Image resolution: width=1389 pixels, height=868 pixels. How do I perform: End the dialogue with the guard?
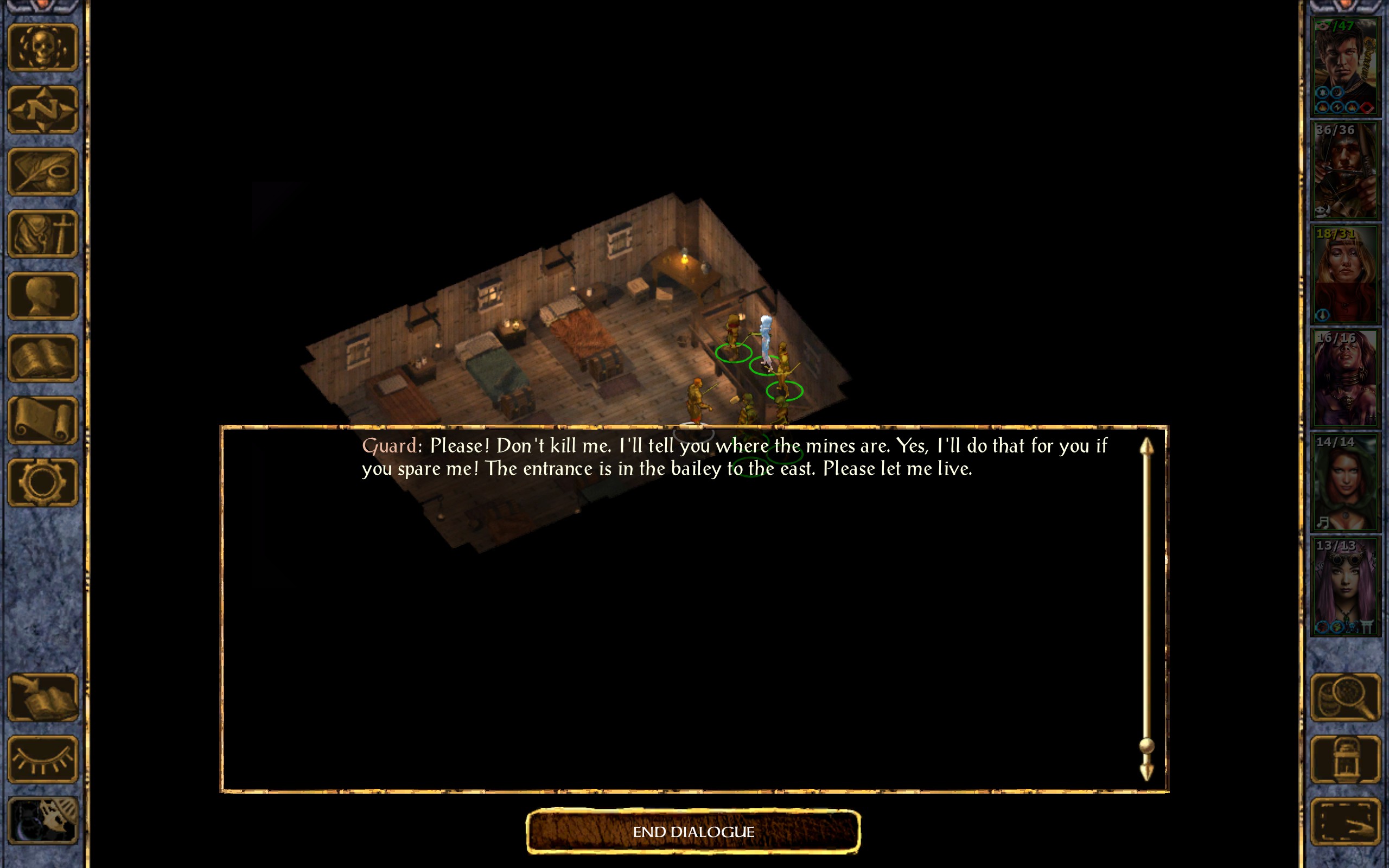click(x=693, y=831)
